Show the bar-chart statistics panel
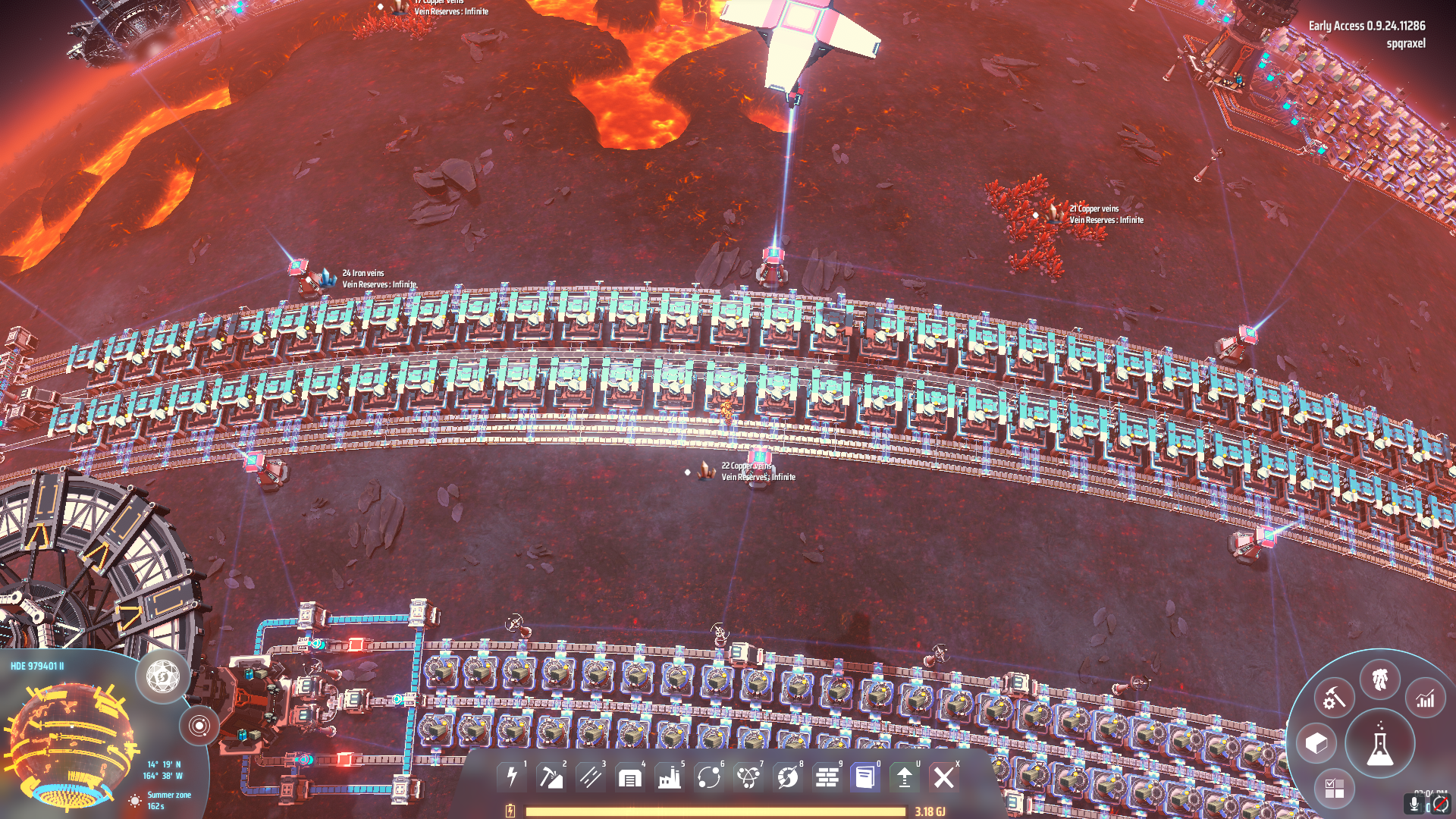The image size is (1456, 819). click(1426, 698)
